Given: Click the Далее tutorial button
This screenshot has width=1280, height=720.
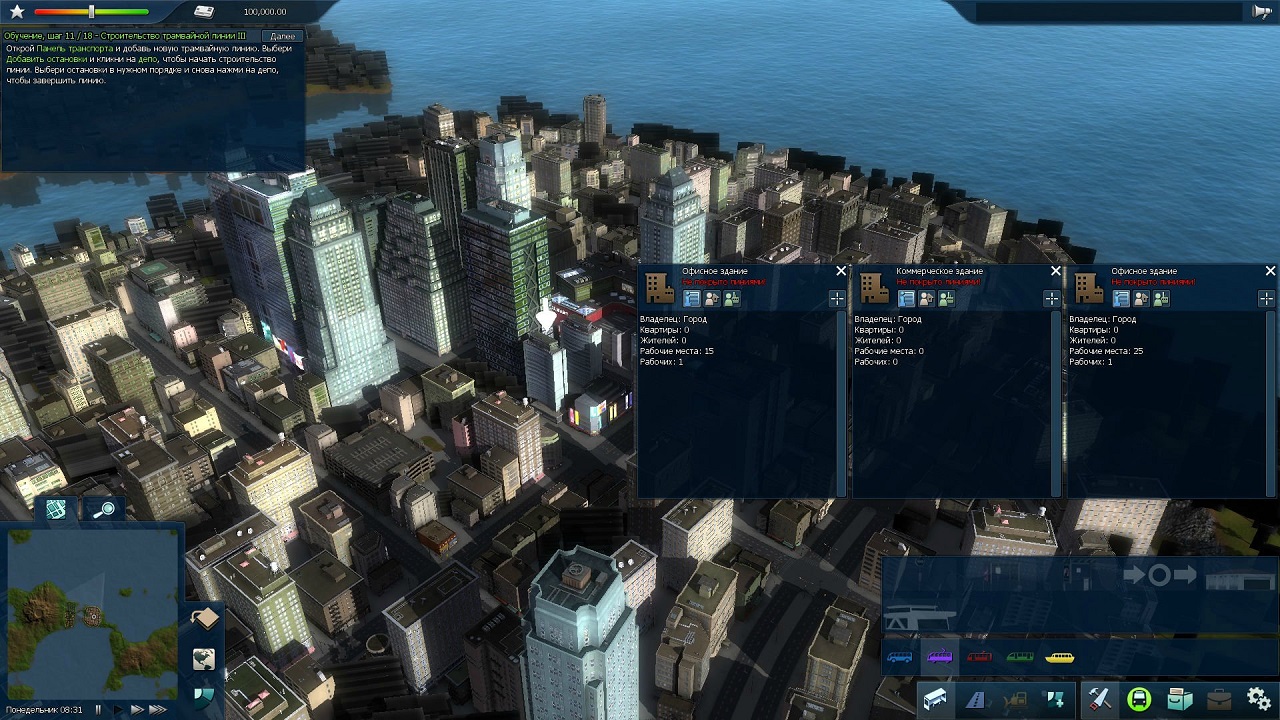Looking at the screenshot, I should (282, 36).
